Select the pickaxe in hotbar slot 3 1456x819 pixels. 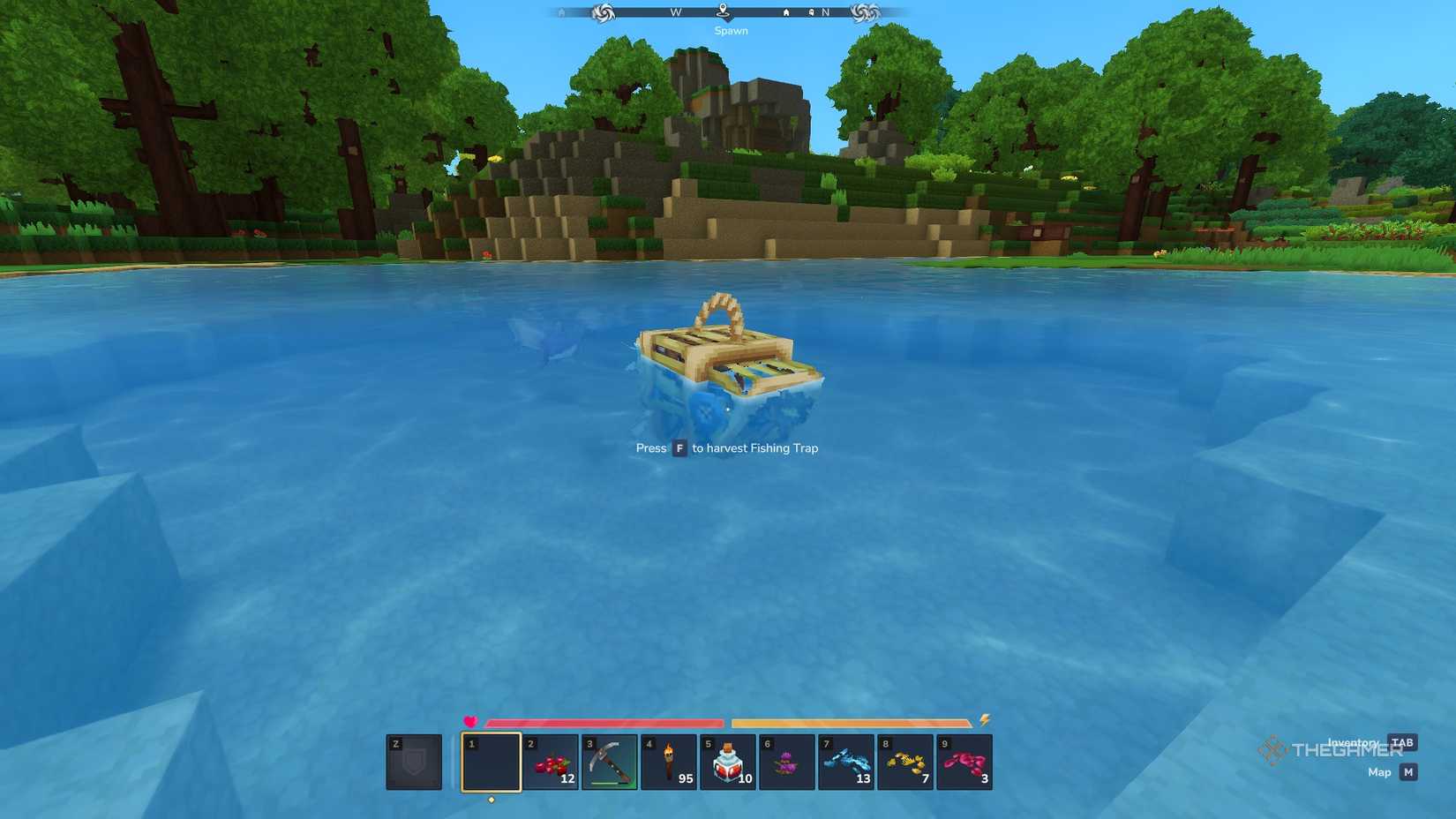tap(610, 763)
